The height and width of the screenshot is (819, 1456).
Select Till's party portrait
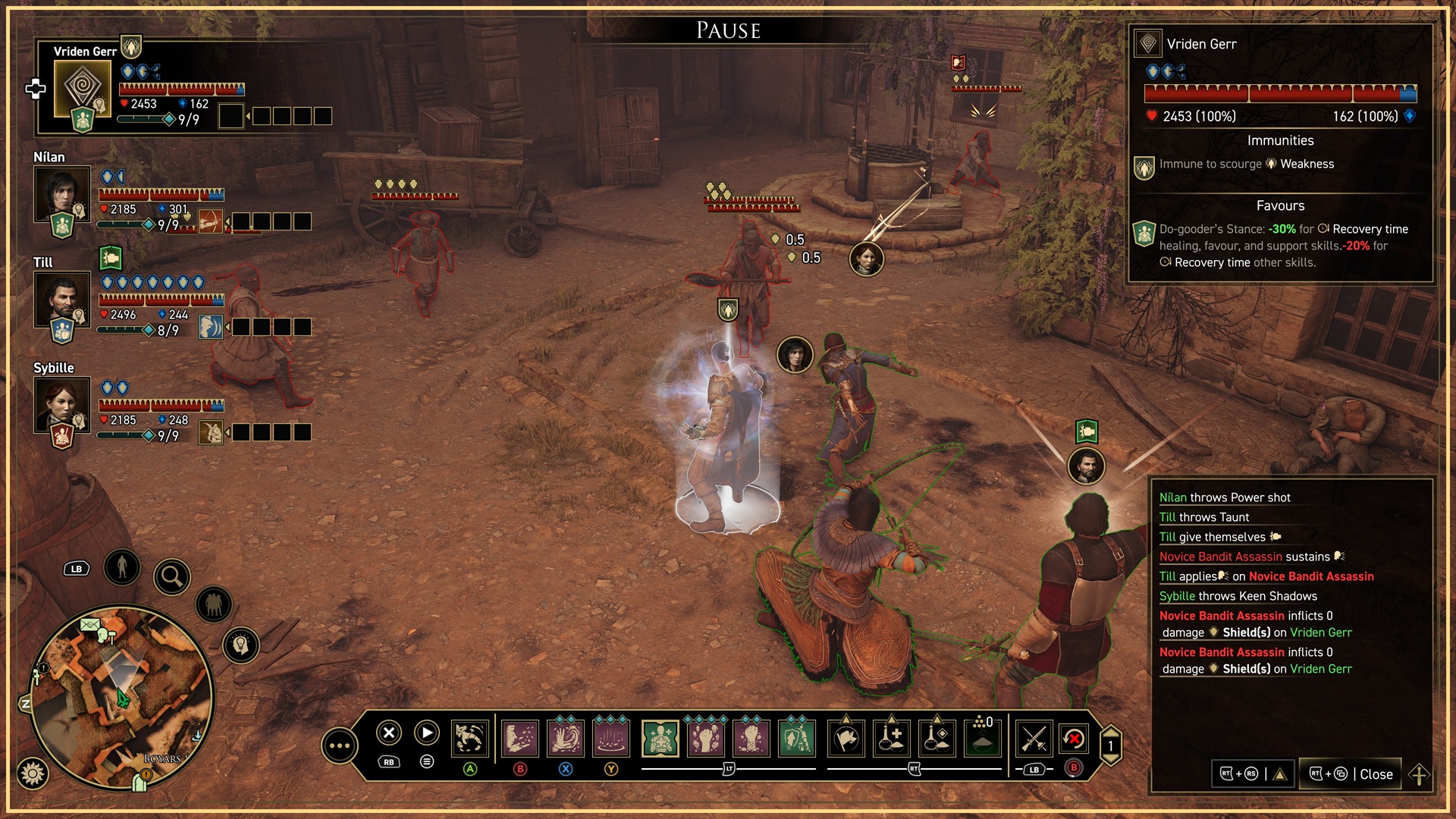(61, 299)
